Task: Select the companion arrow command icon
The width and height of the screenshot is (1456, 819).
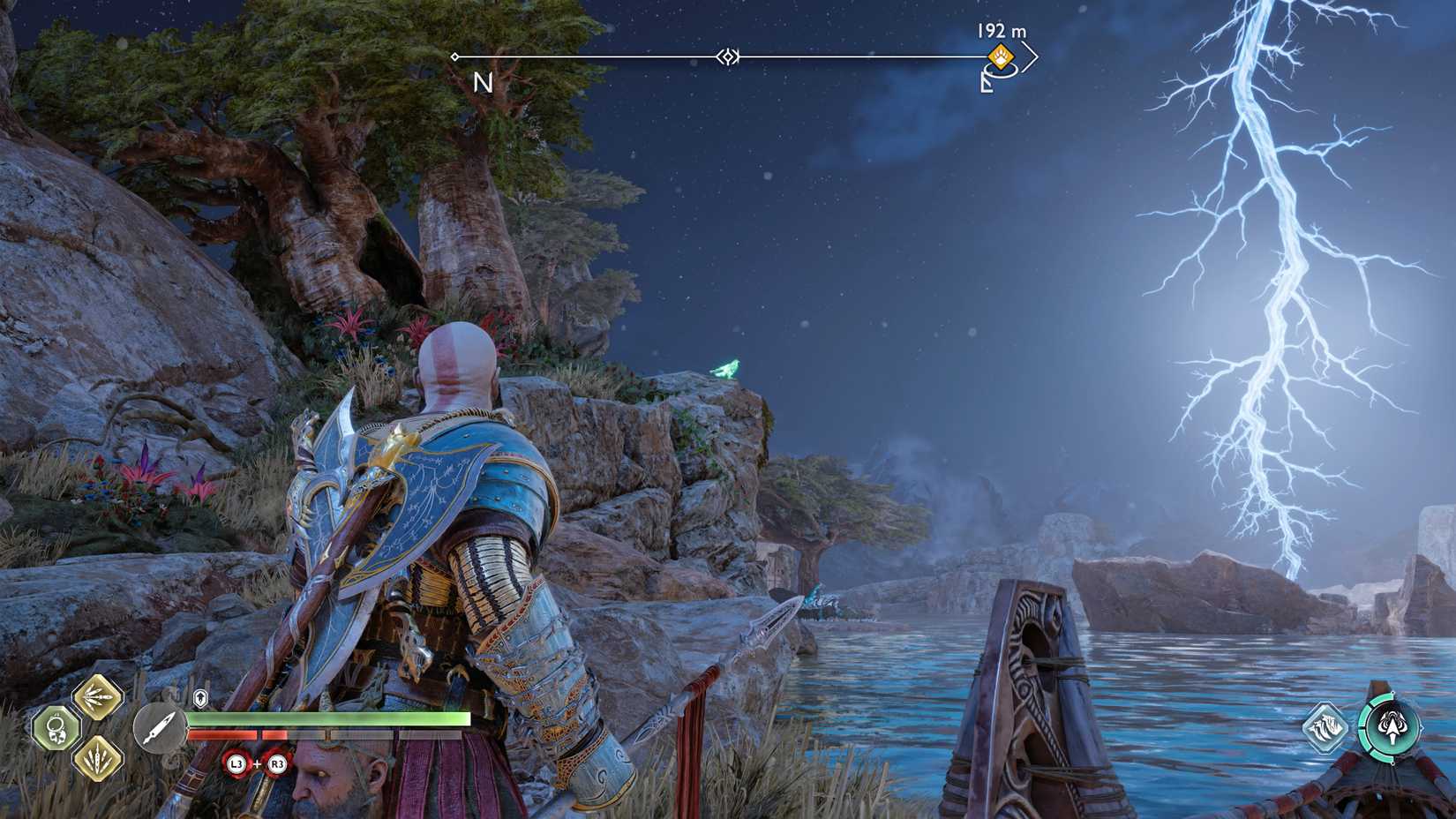Action: pyautogui.click(x=1392, y=726)
